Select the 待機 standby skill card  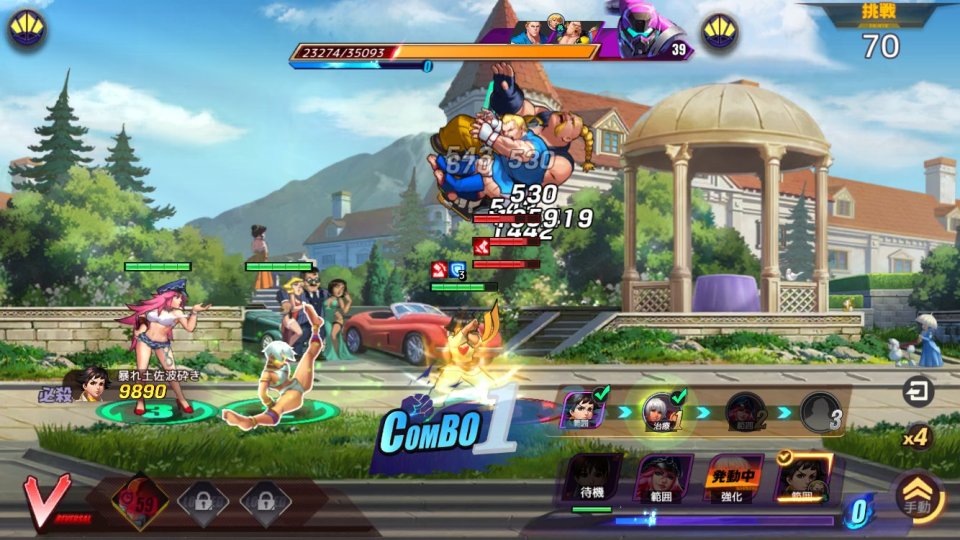[592, 479]
